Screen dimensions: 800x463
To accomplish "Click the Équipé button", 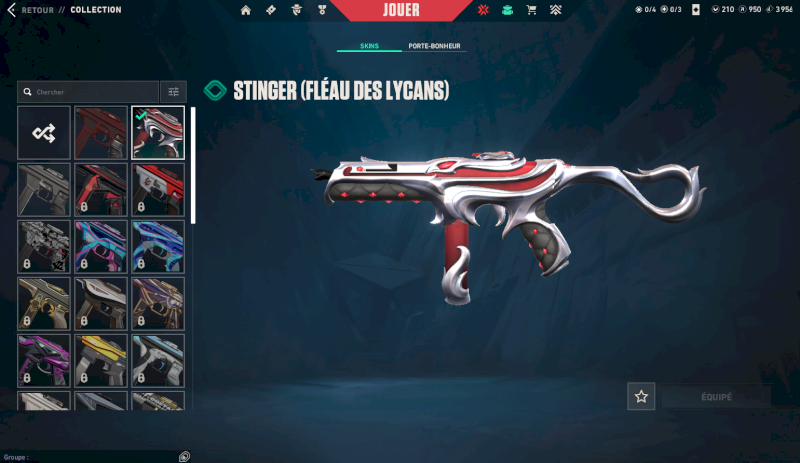I will tap(716, 396).
